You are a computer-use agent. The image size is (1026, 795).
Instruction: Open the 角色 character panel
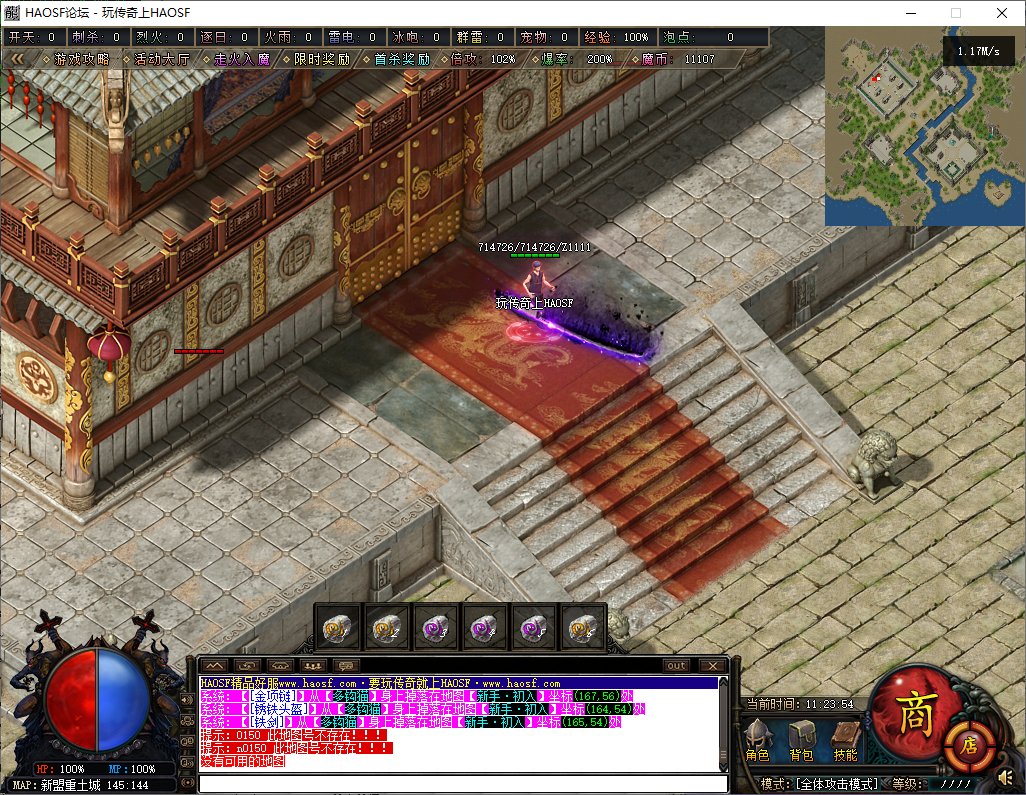coord(759,741)
